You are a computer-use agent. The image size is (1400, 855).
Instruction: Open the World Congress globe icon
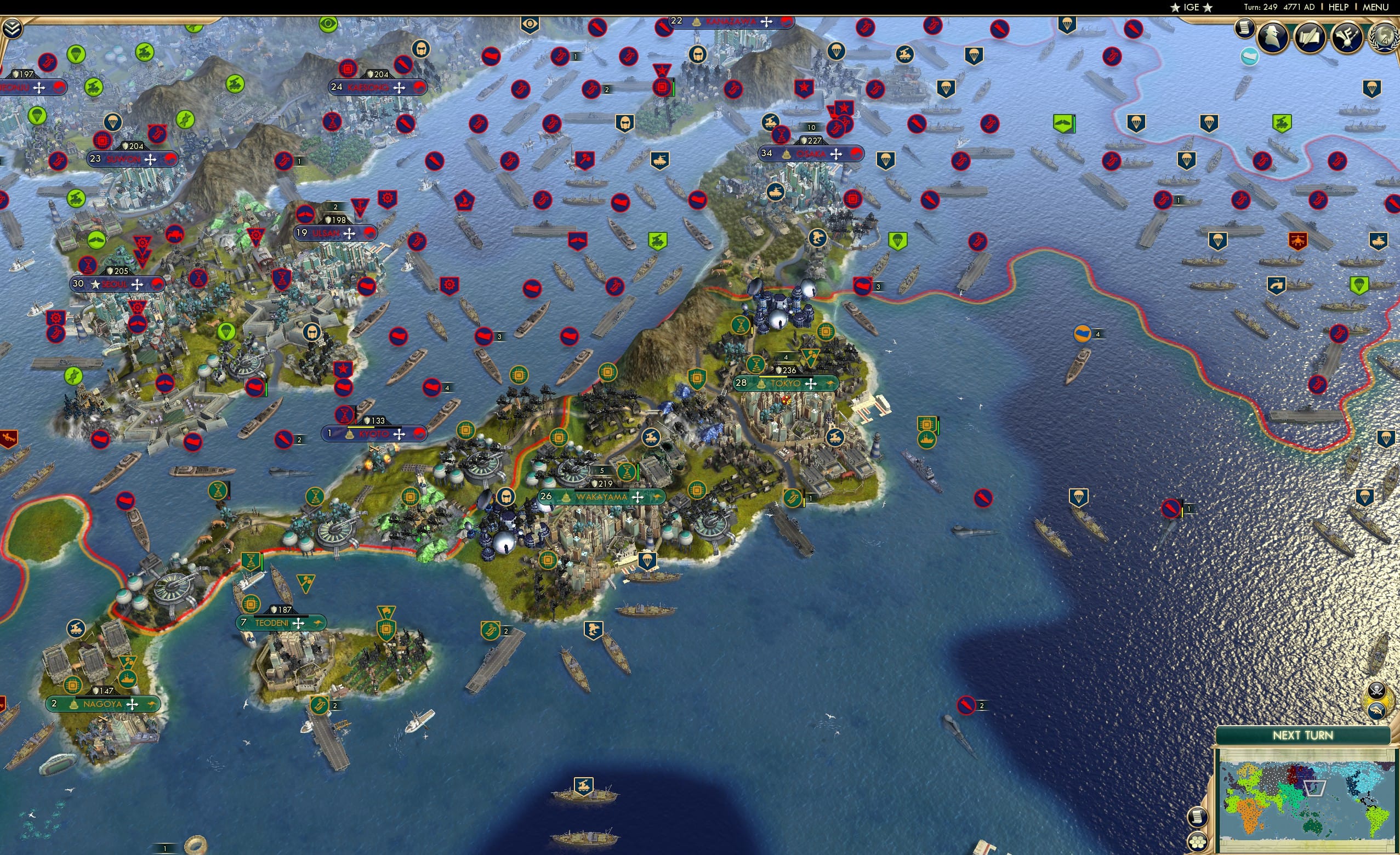(1384, 38)
